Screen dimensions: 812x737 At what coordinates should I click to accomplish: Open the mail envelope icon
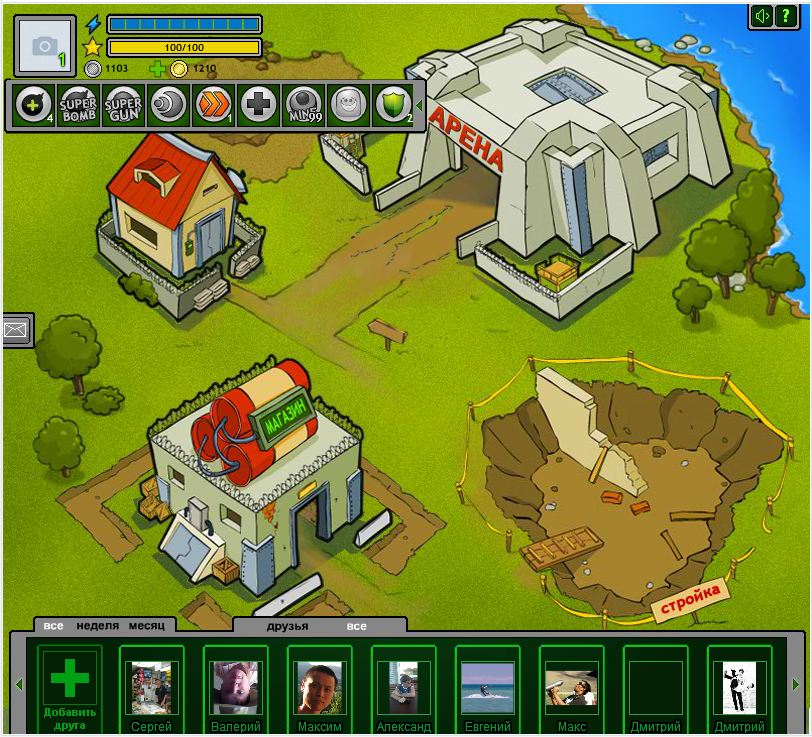(17, 329)
